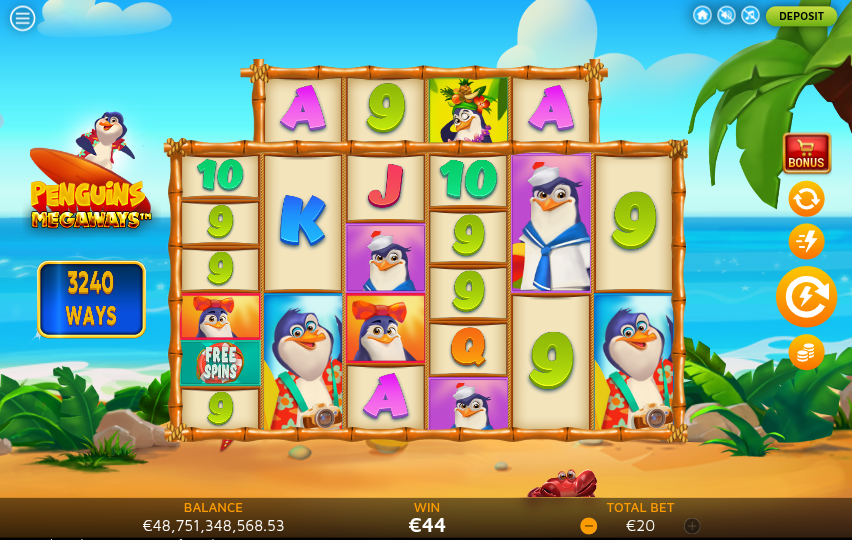The height and width of the screenshot is (540, 852).
Task: Open bet settings with the coin stack icon
Action: tap(806, 352)
